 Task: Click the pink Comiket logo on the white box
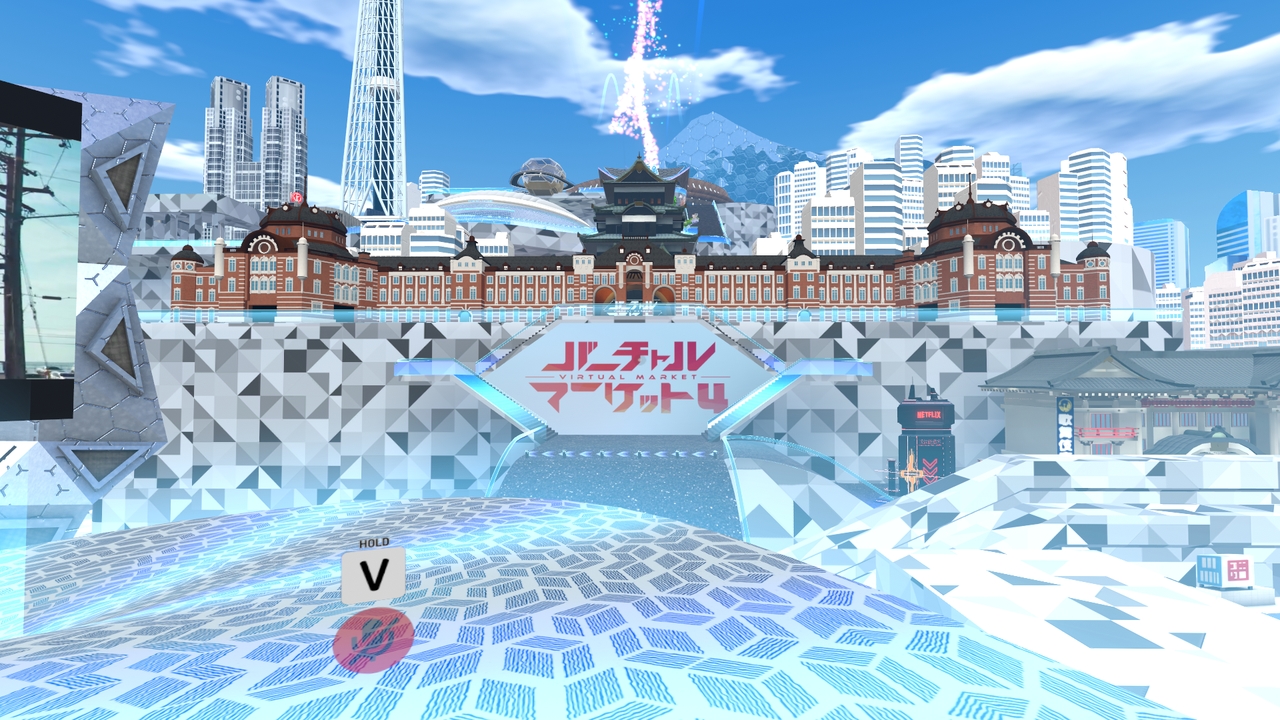(x=1238, y=569)
